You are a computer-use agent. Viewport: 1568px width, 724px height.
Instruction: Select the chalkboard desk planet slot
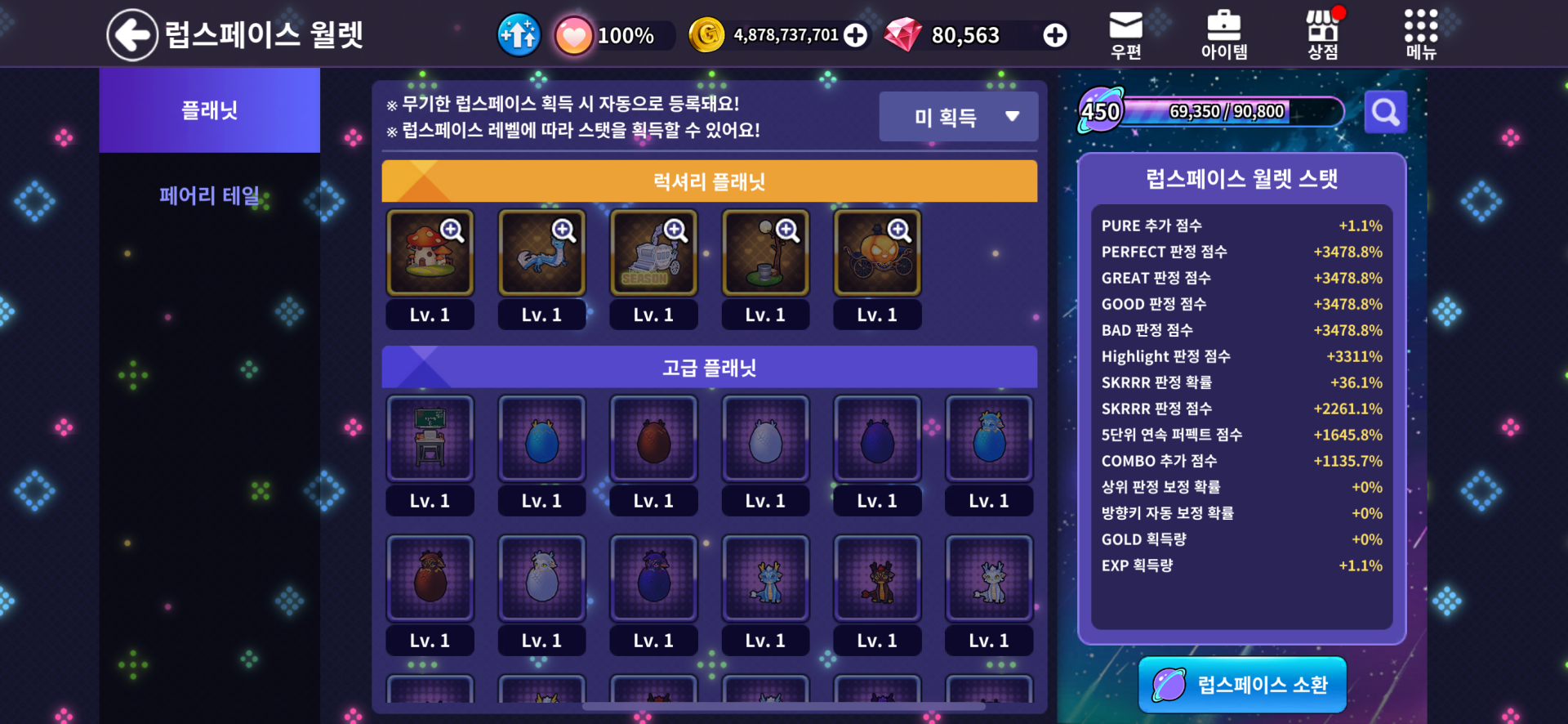tap(430, 439)
